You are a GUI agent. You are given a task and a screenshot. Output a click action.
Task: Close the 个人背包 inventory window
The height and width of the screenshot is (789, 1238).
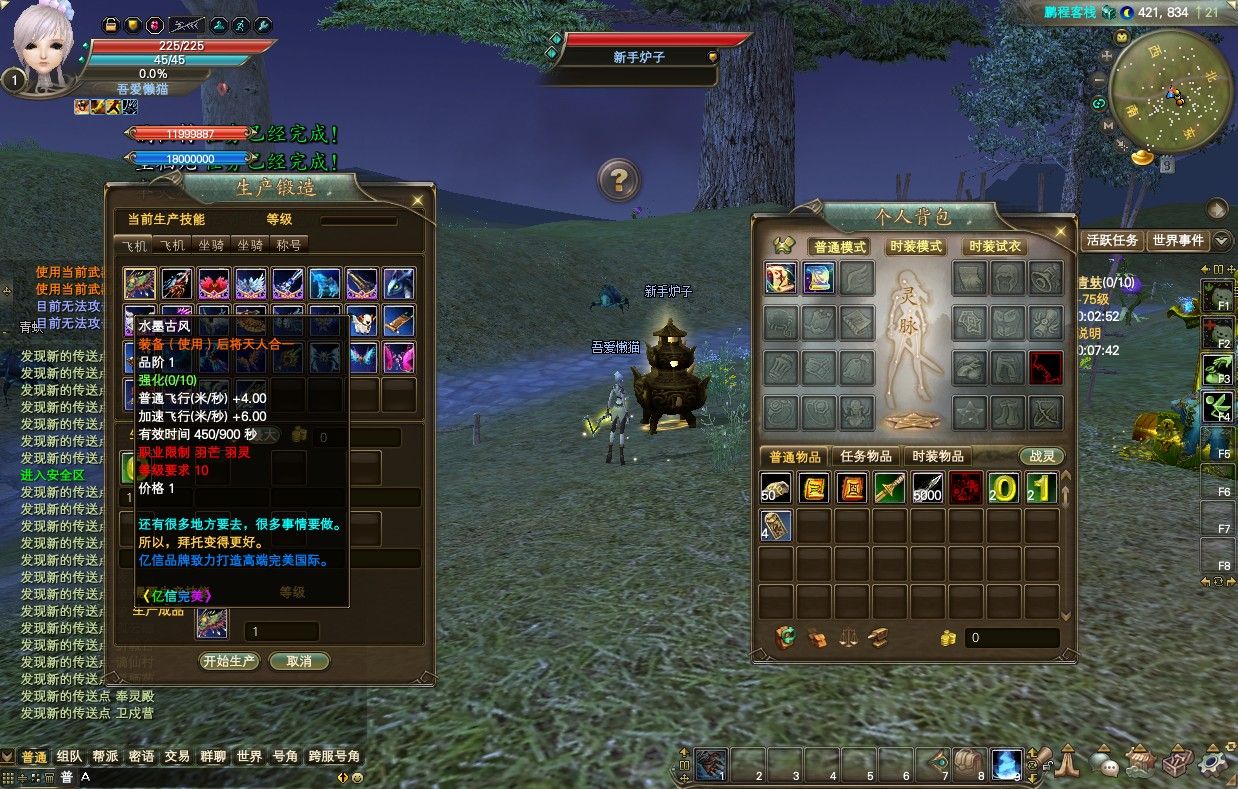point(1059,231)
